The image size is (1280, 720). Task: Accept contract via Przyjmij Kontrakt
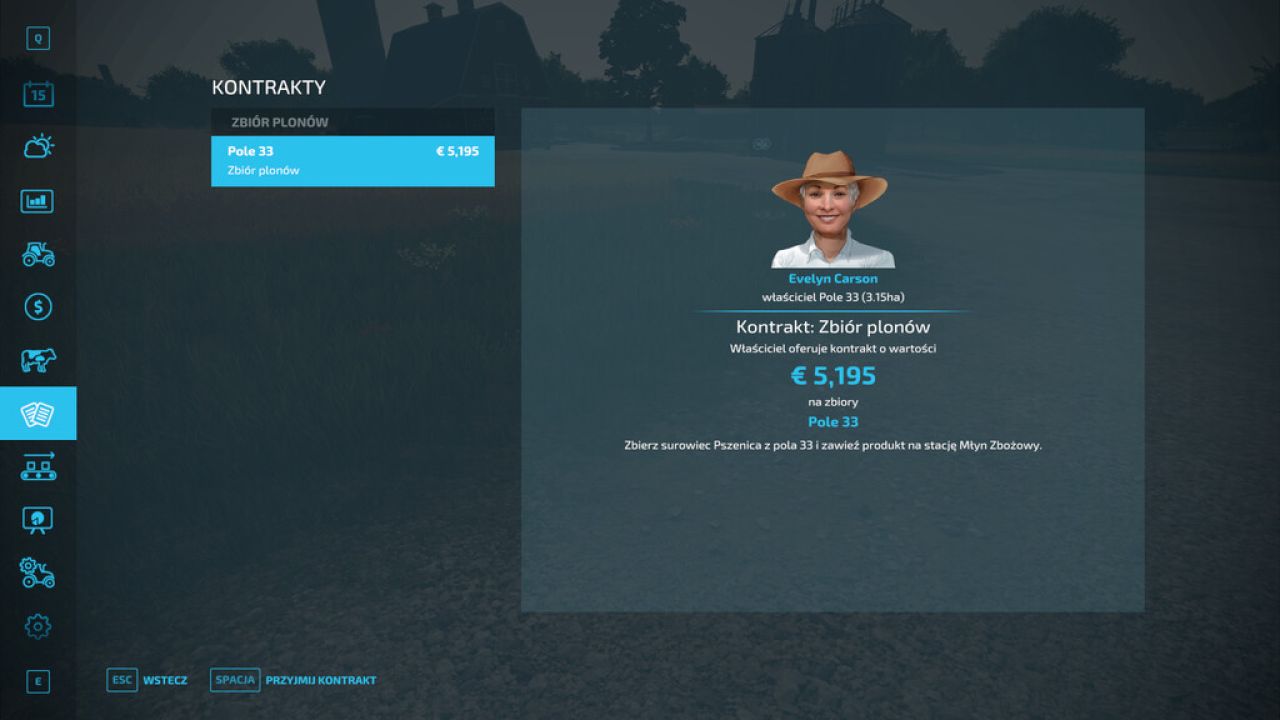294,680
